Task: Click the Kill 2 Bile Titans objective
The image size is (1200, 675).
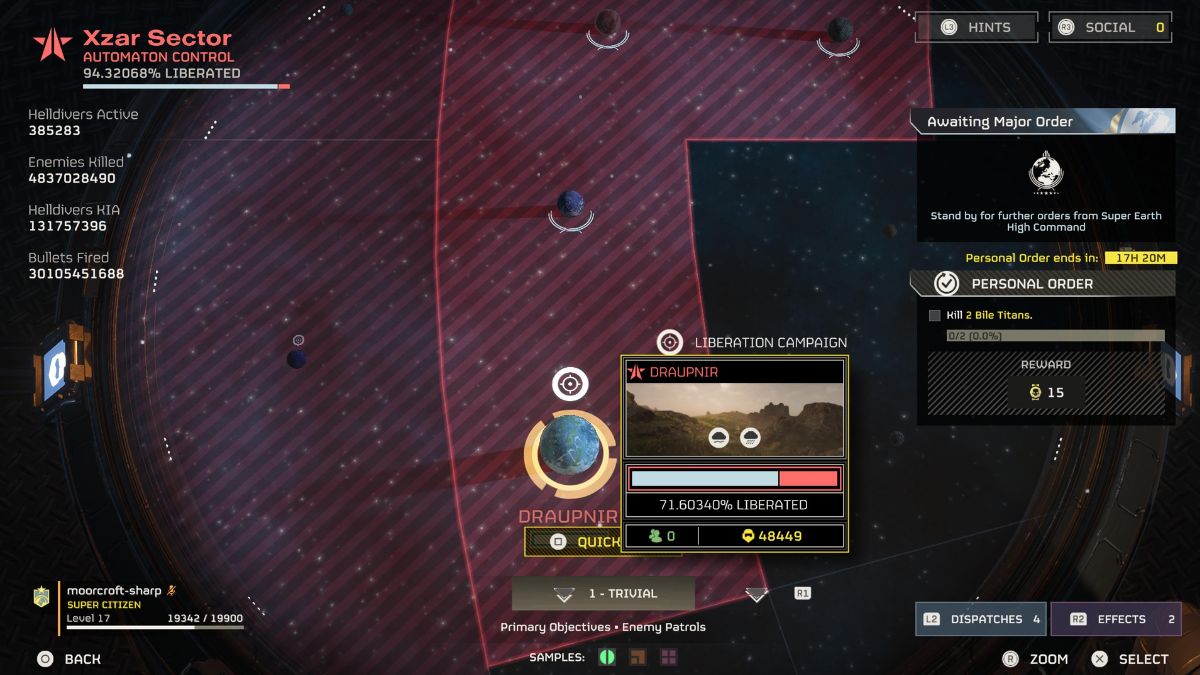Action: click(x=988, y=316)
